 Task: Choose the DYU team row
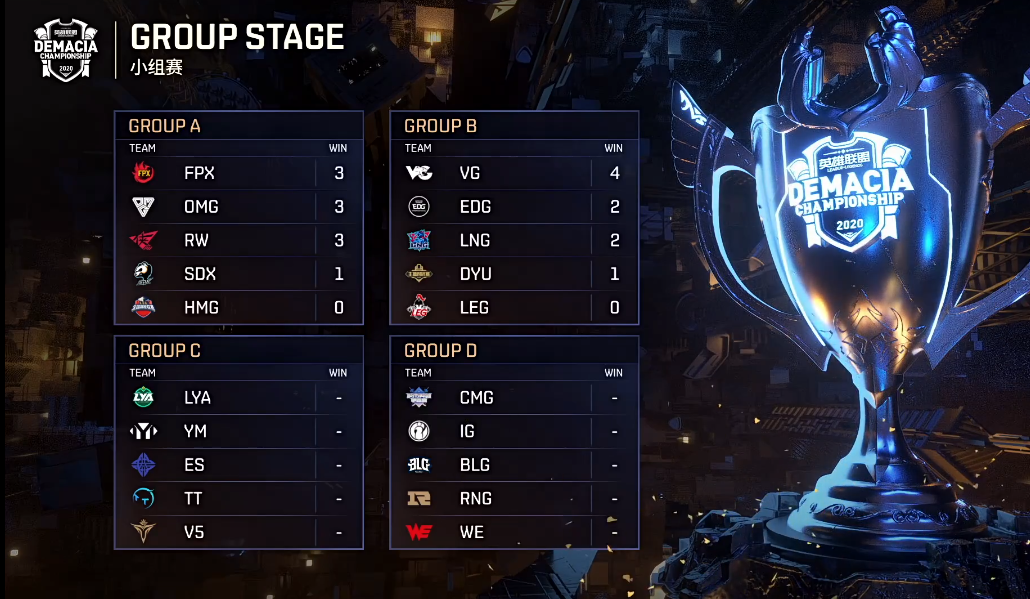[514, 274]
